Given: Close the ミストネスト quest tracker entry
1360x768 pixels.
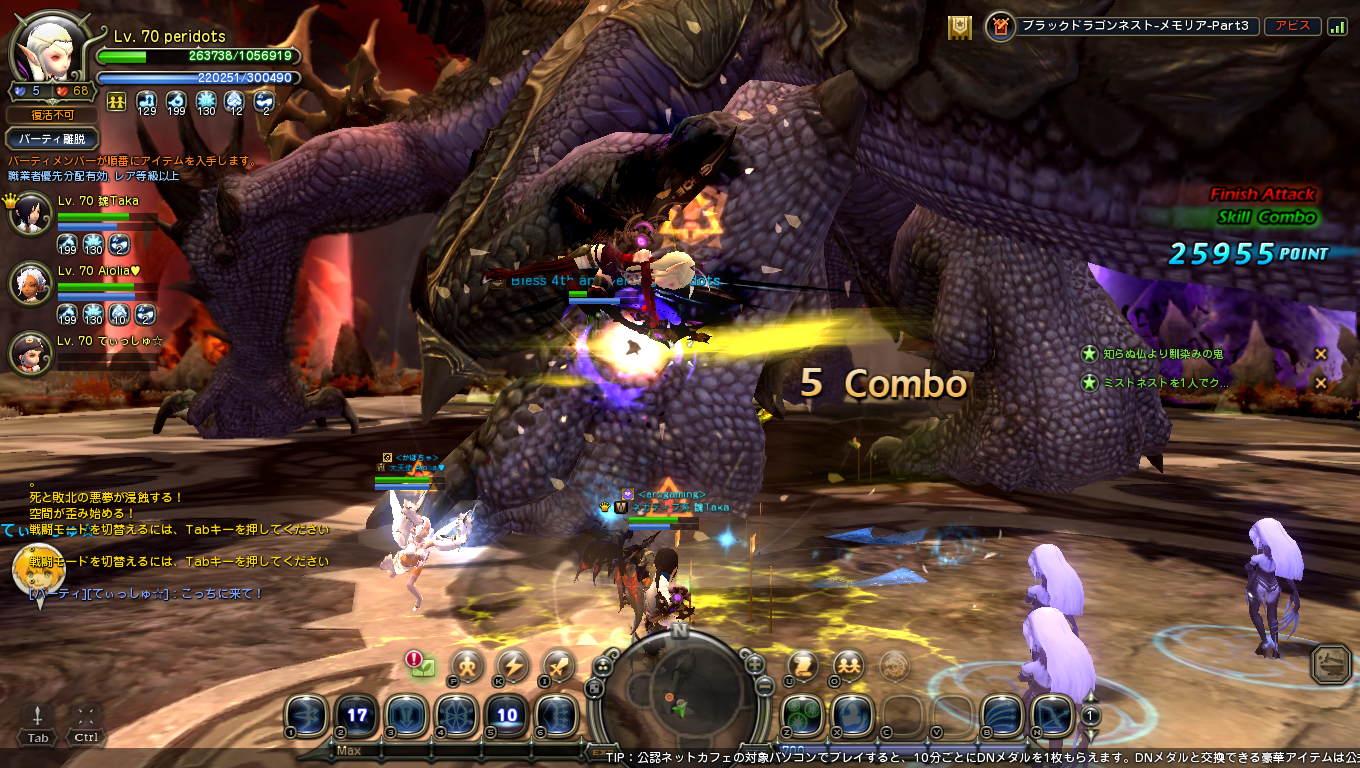Looking at the screenshot, I should (x=1320, y=383).
